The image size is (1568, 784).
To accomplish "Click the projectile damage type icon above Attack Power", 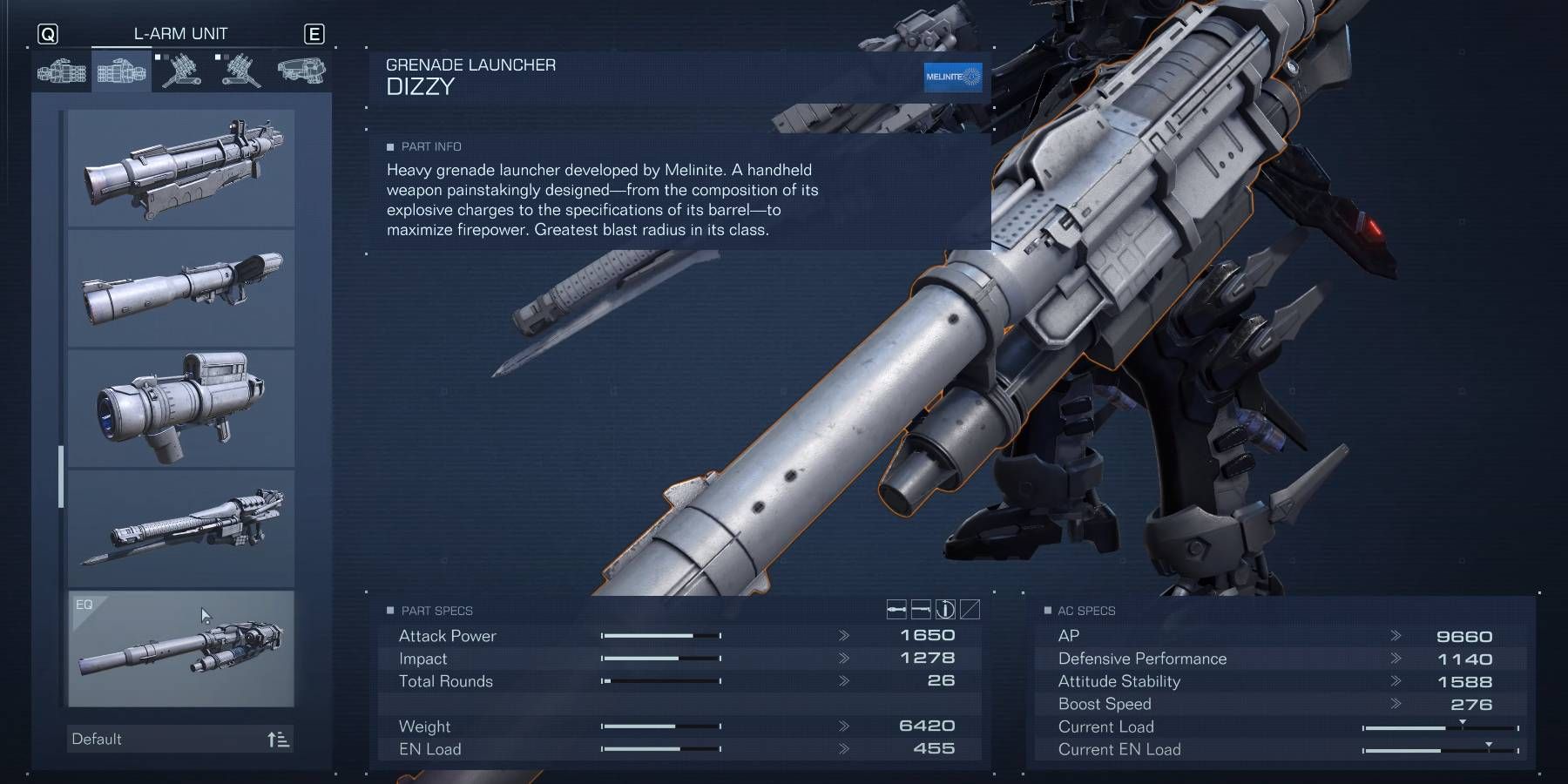I will [x=897, y=611].
